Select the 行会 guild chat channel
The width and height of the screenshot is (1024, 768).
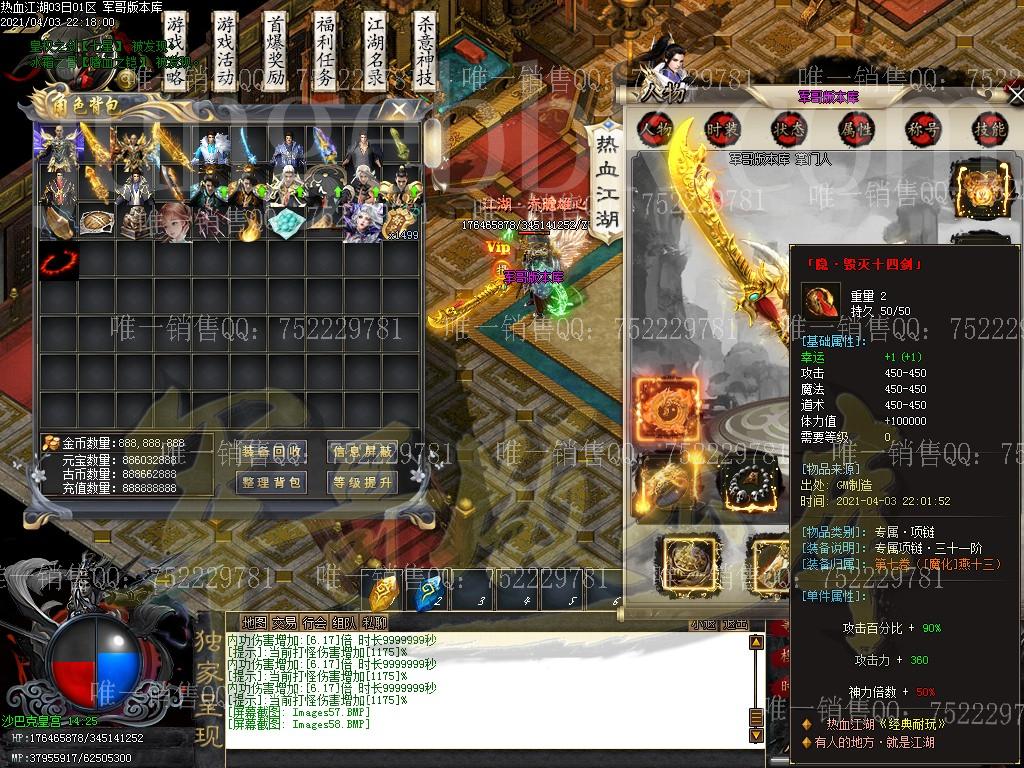[315, 623]
